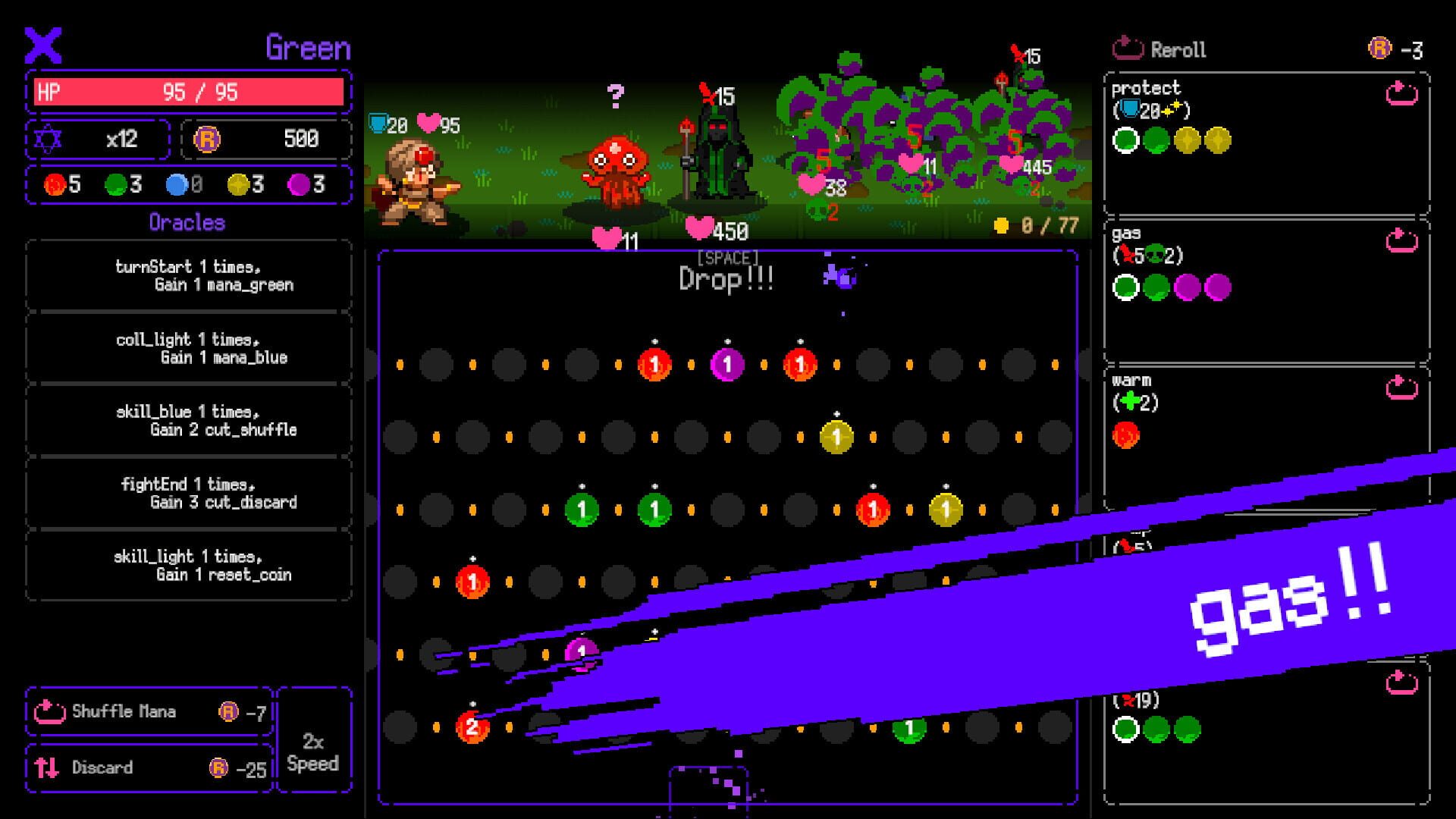Select the star icon next to x12
Image resolution: width=1456 pixels, height=819 pixels.
pyautogui.click(x=49, y=139)
